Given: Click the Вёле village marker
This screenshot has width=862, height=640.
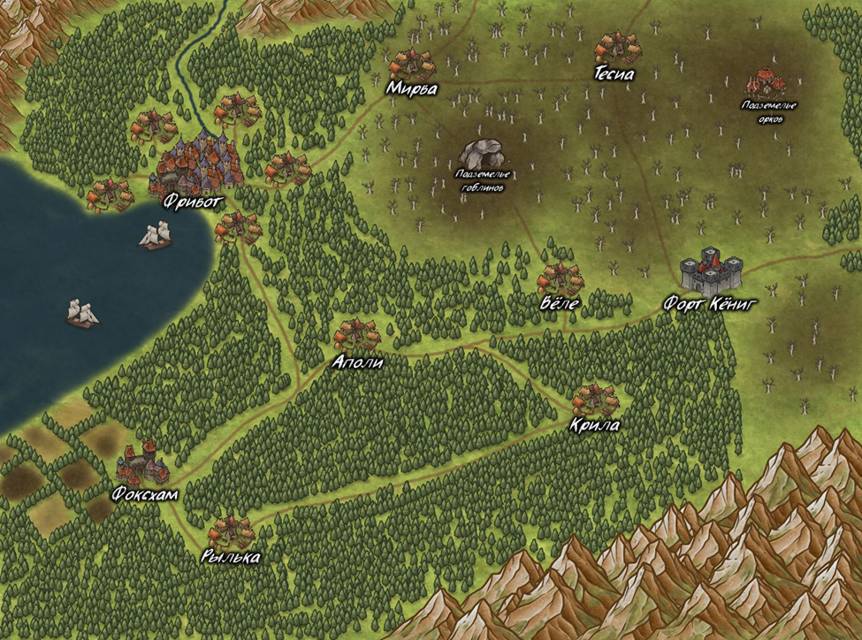Looking at the screenshot, I should point(559,280).
